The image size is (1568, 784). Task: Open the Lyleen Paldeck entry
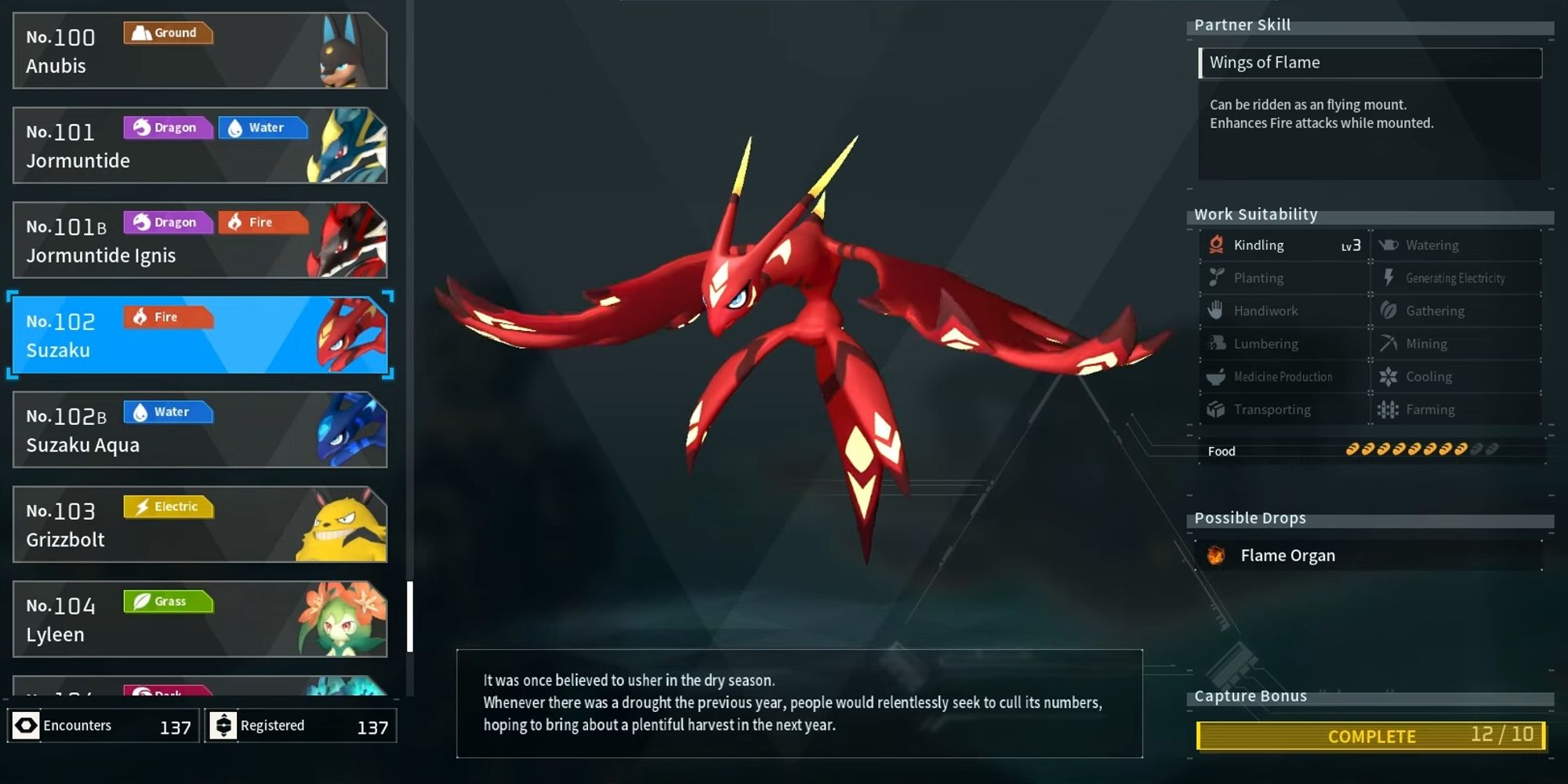[200, 618]
